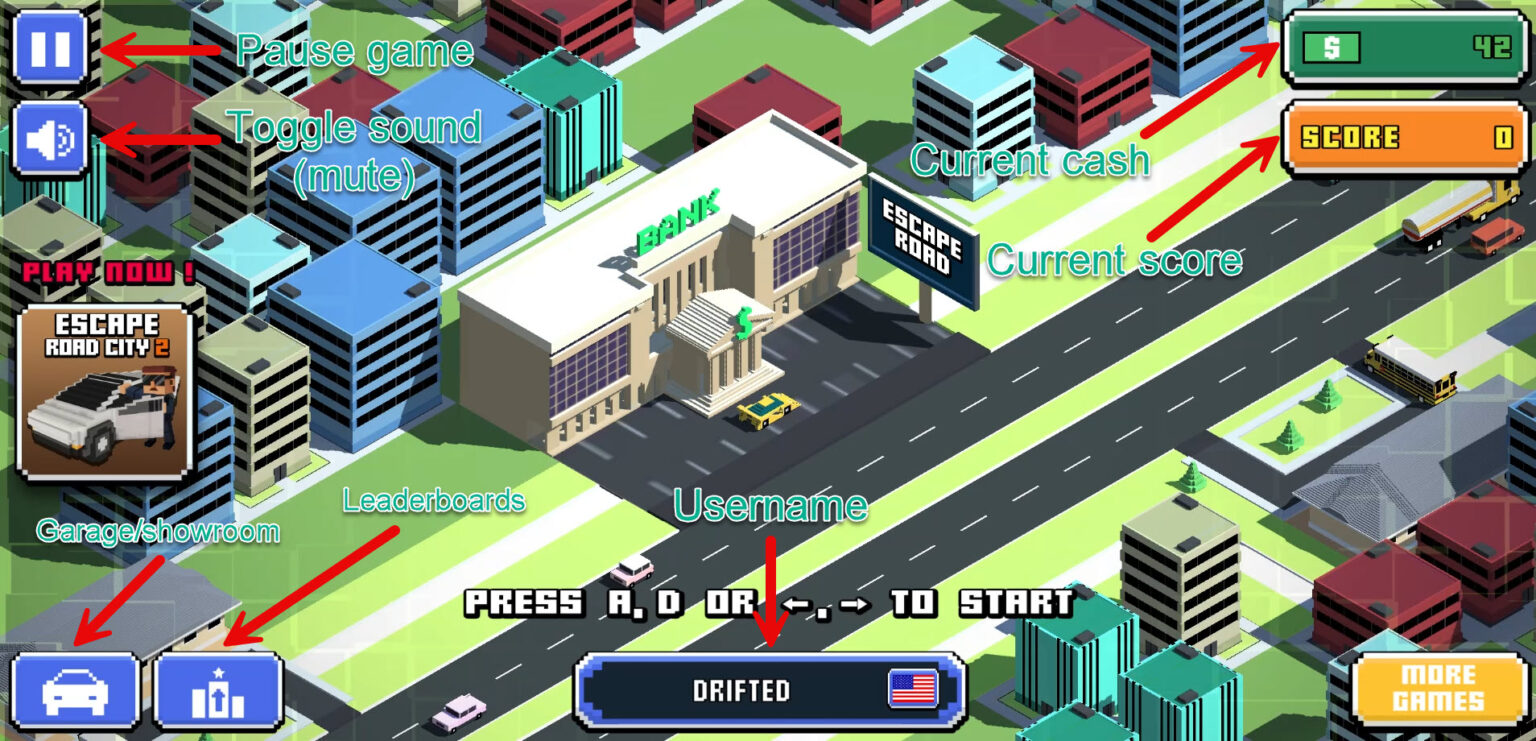Pause the game with the pause button
The height and width of the screenshot is (741, 1536).
(50, 49)
